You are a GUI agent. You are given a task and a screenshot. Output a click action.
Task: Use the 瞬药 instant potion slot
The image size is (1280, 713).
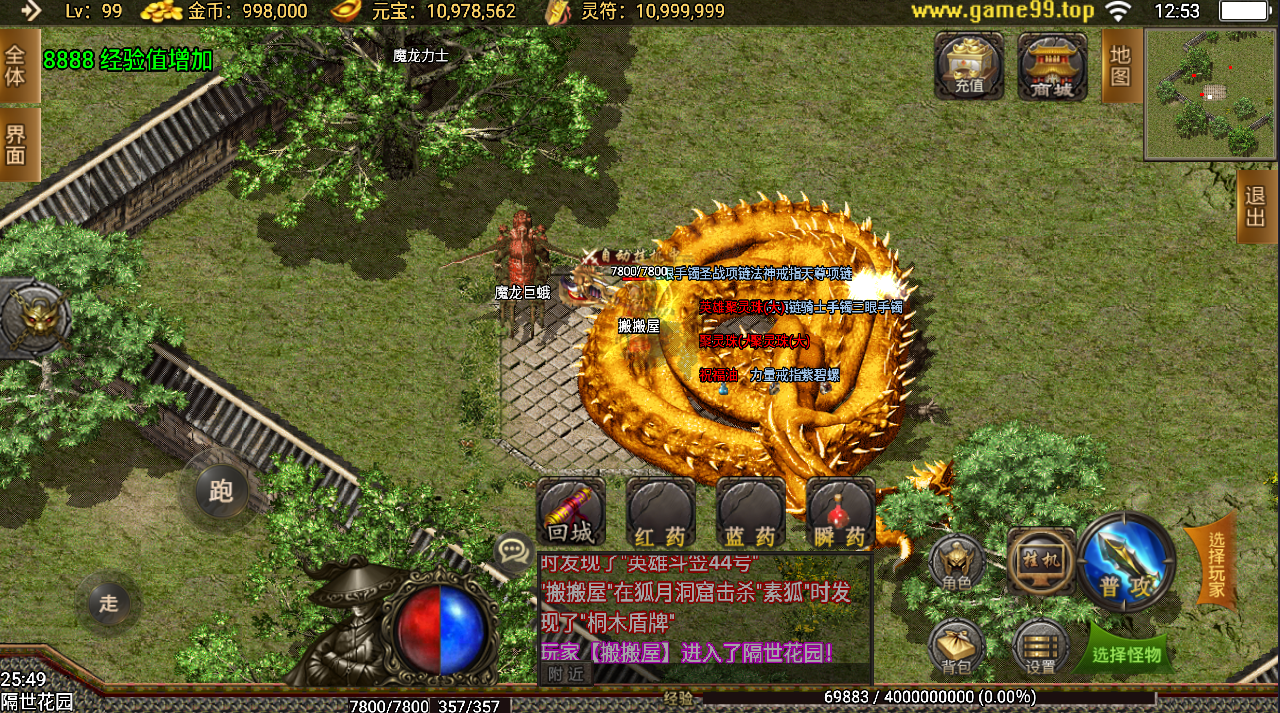click(841, 514)
